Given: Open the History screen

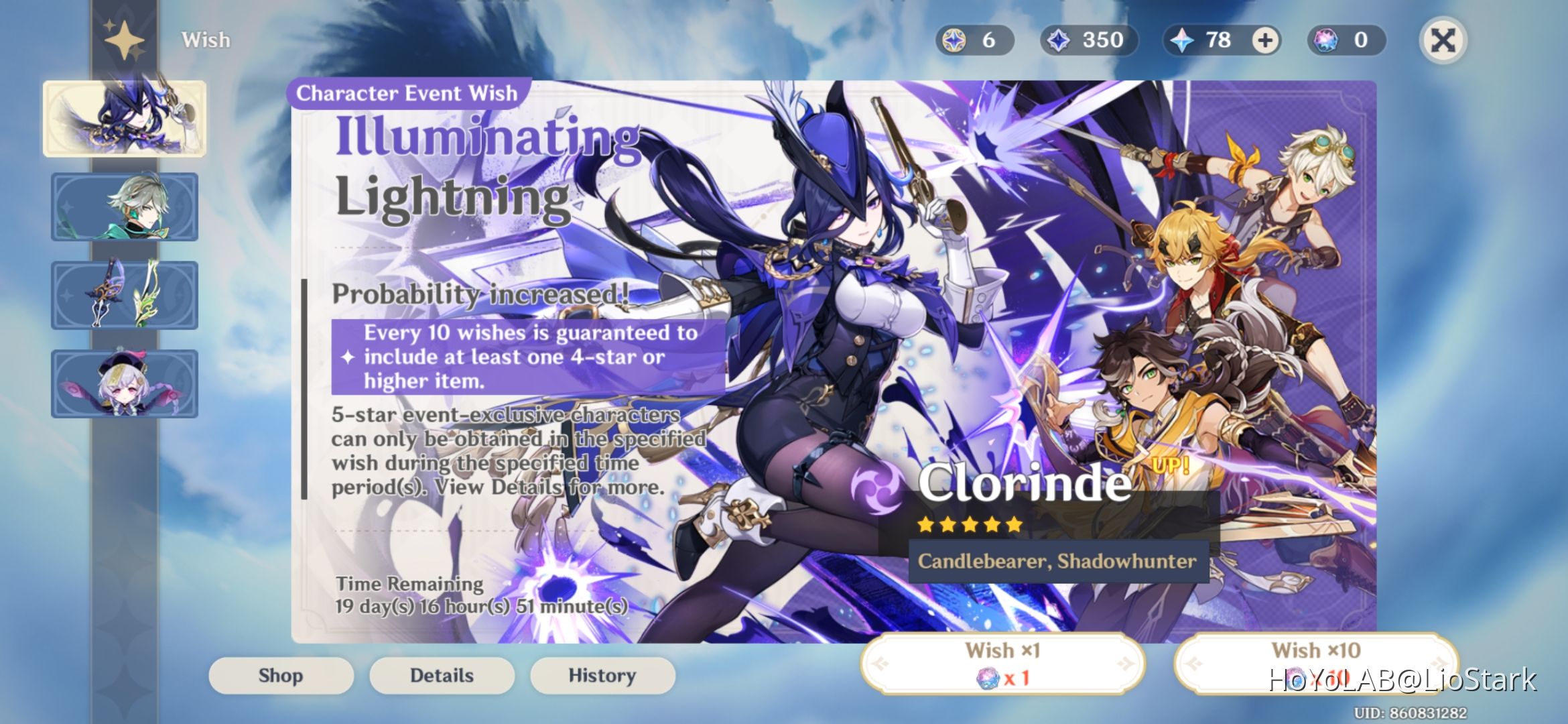Looking at the screenshot, I should pyautogui.click(x=601, y=676).
